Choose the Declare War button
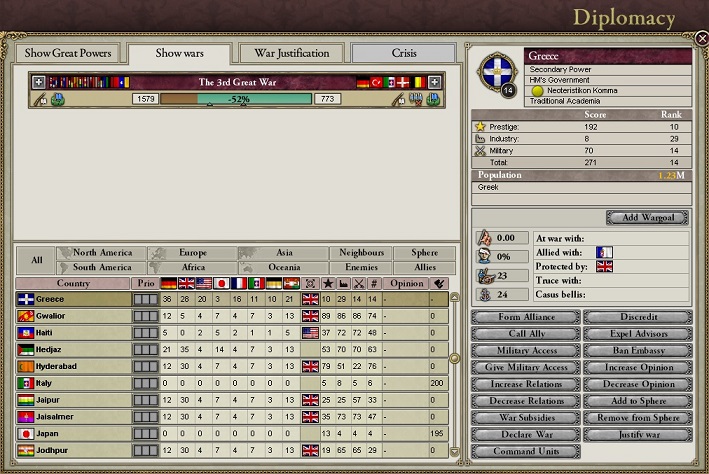The width and height of the screenshot is (709, 474). 525,435
